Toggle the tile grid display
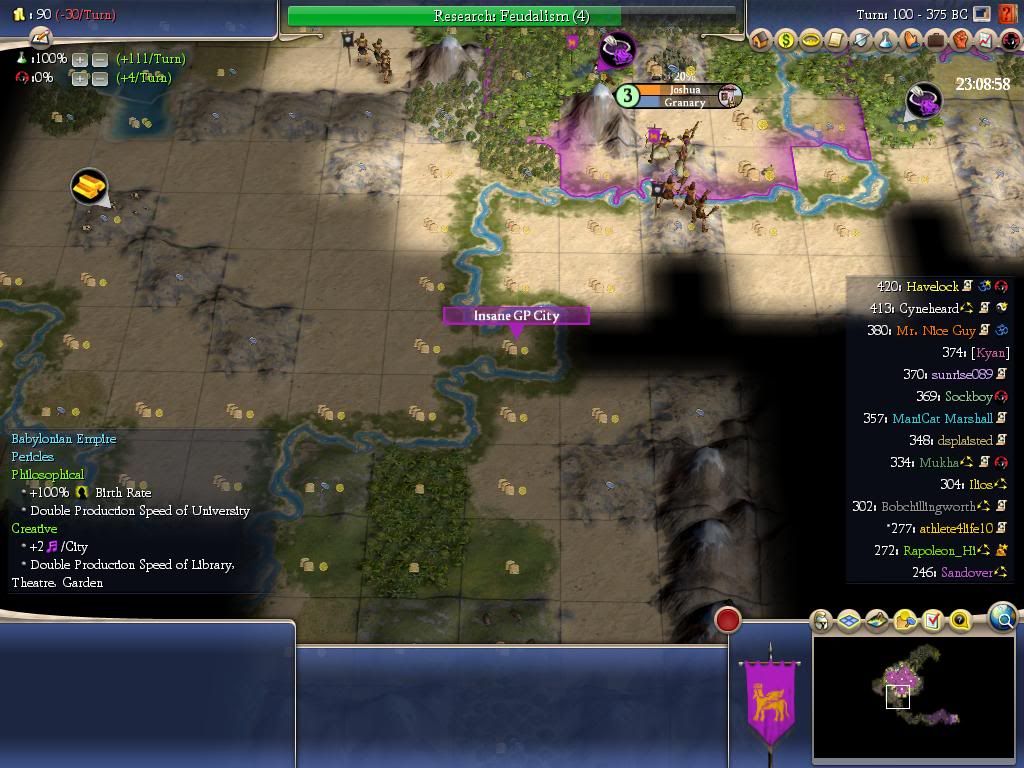 849,621
